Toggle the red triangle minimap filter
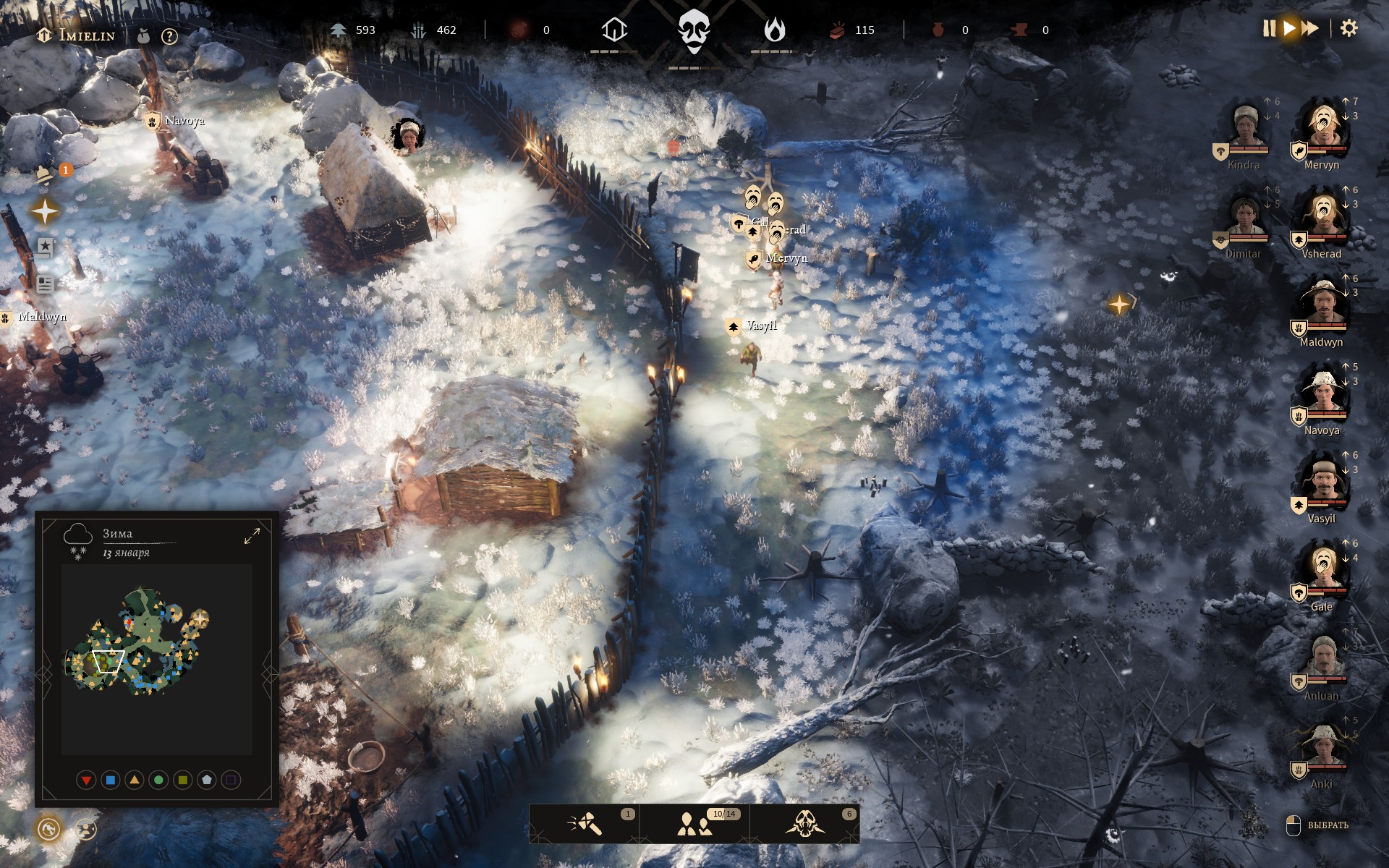1389x868 pixels. click(86, 780)
